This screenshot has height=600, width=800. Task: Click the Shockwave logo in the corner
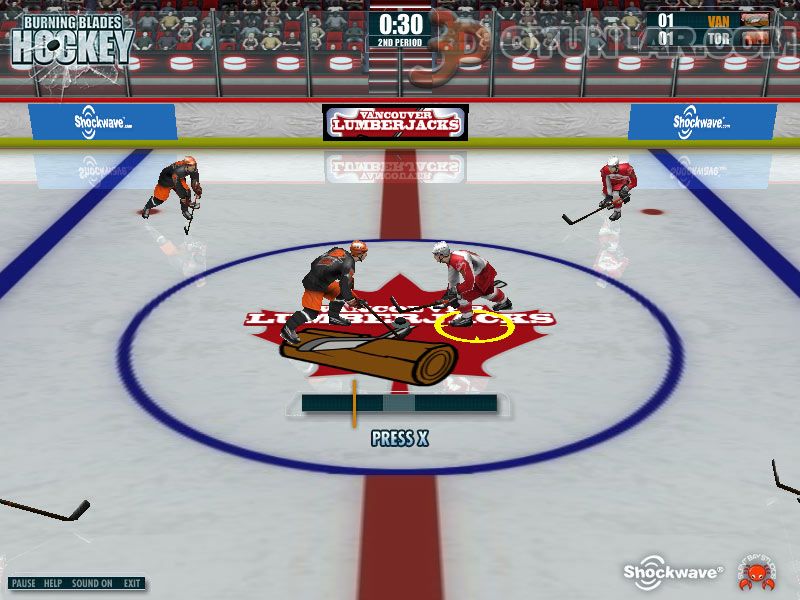pyautogui.click(x=674, y=569)
